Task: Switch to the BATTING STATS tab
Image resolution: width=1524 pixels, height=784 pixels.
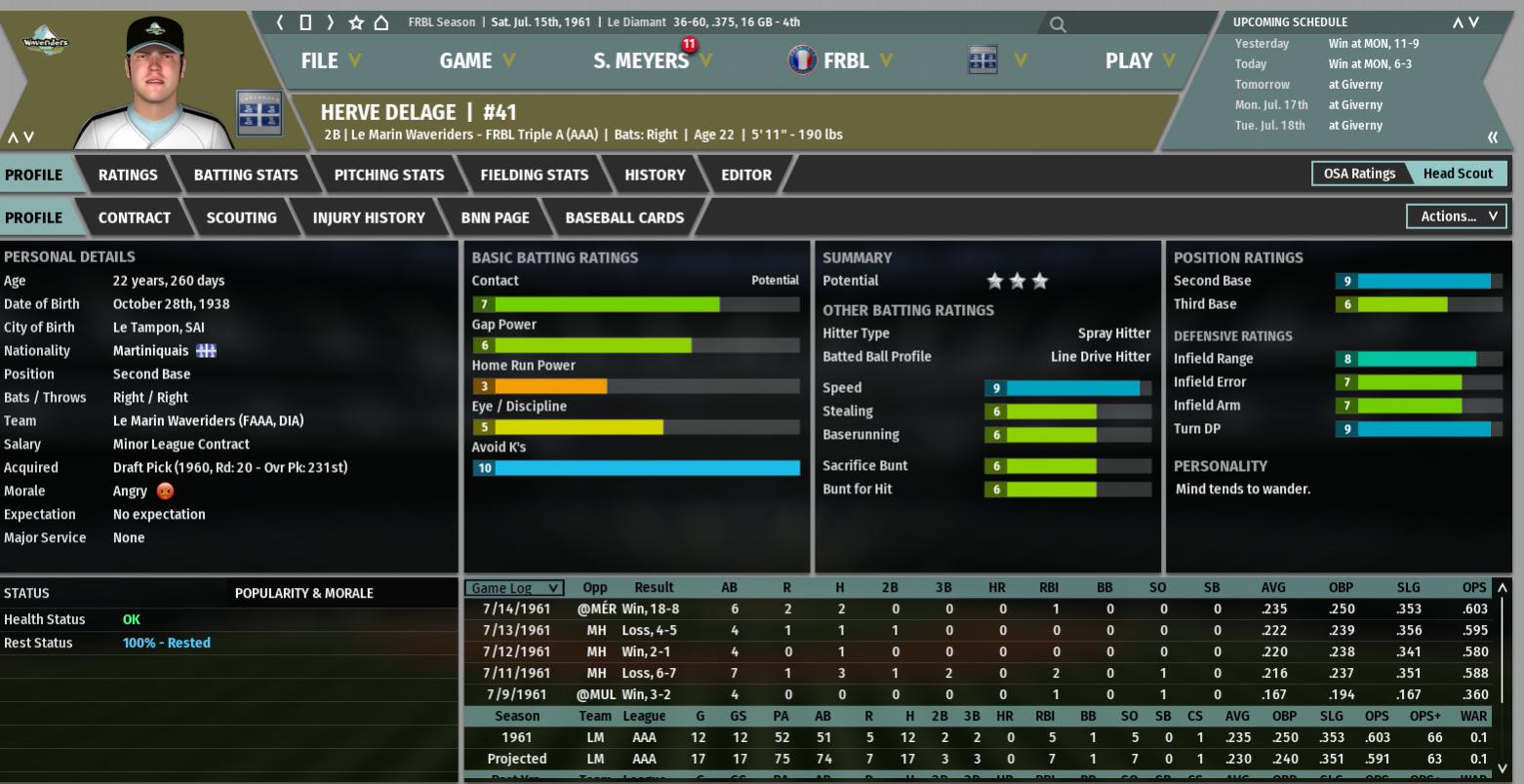Action: coord(246,176)
